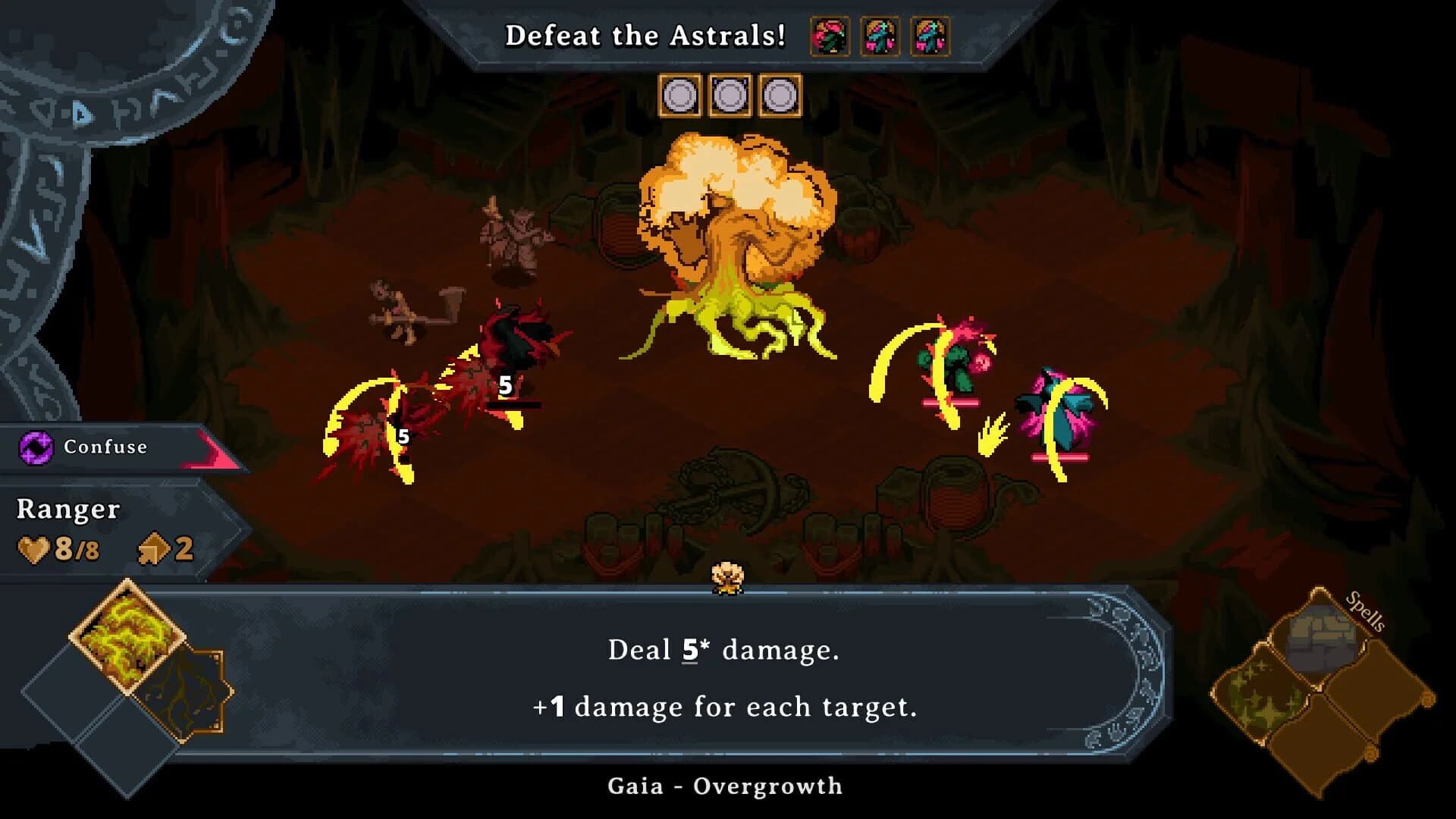Click the first moon phase slot below the banner
Image resolution: width=1456 pixels, height=819 pixels.
679,96
